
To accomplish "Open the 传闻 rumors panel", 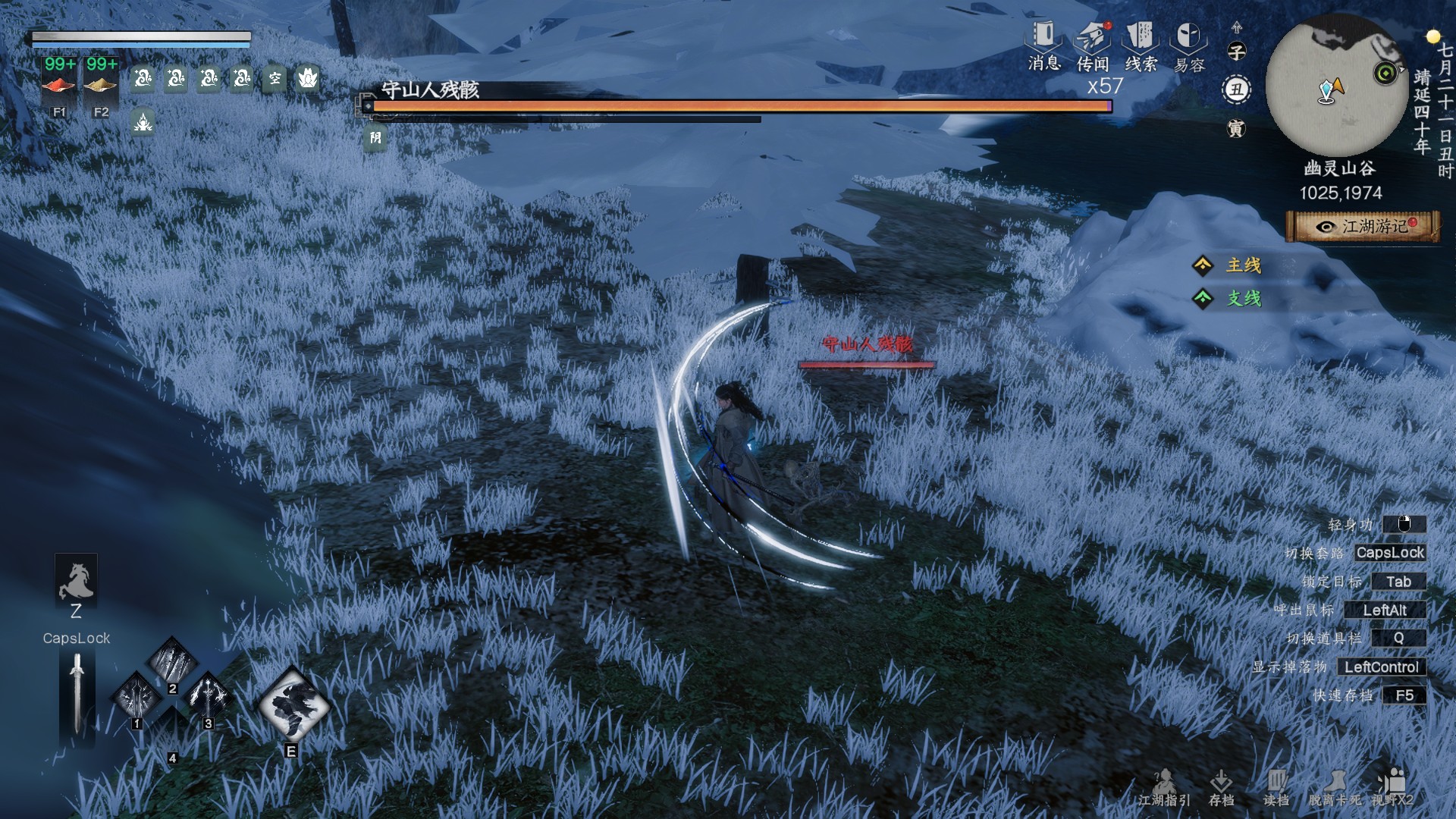I will point(1092,45).
